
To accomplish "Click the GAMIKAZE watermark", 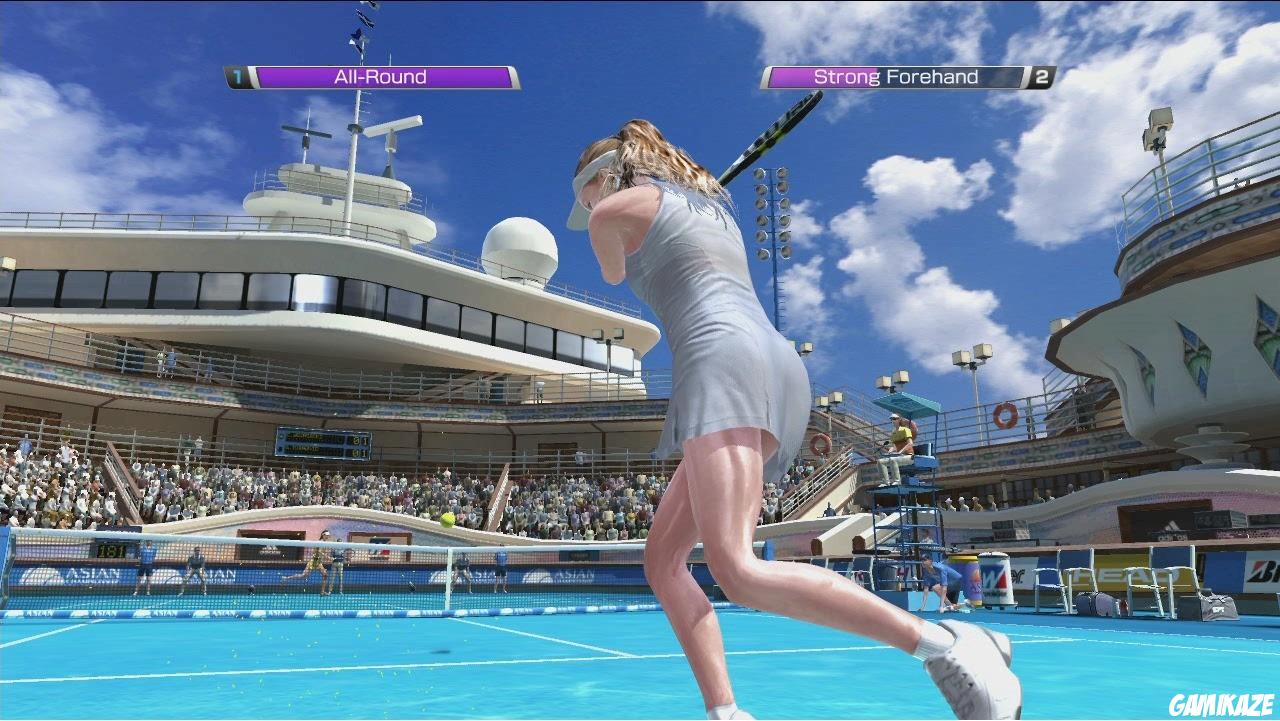I will click(x=1222, y=704).
